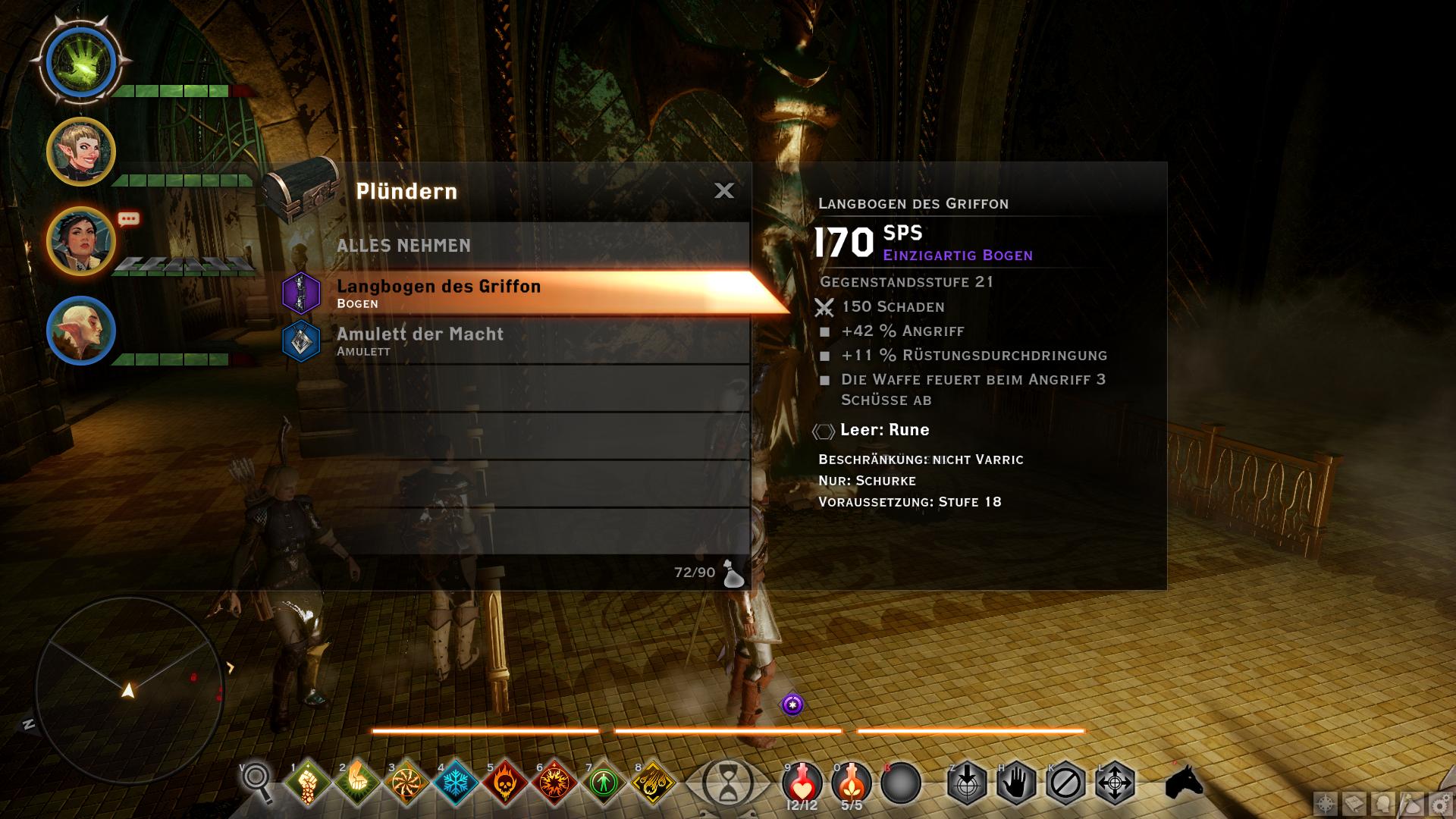Select the blonde elf party portrait

81,152
